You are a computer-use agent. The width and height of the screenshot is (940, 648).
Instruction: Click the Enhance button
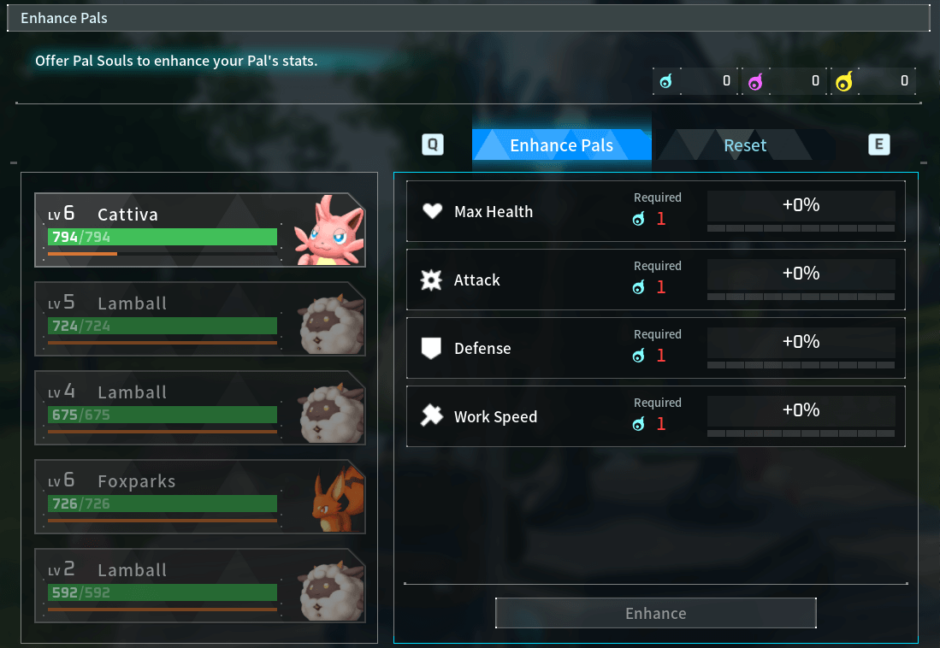tap(655, 613)
